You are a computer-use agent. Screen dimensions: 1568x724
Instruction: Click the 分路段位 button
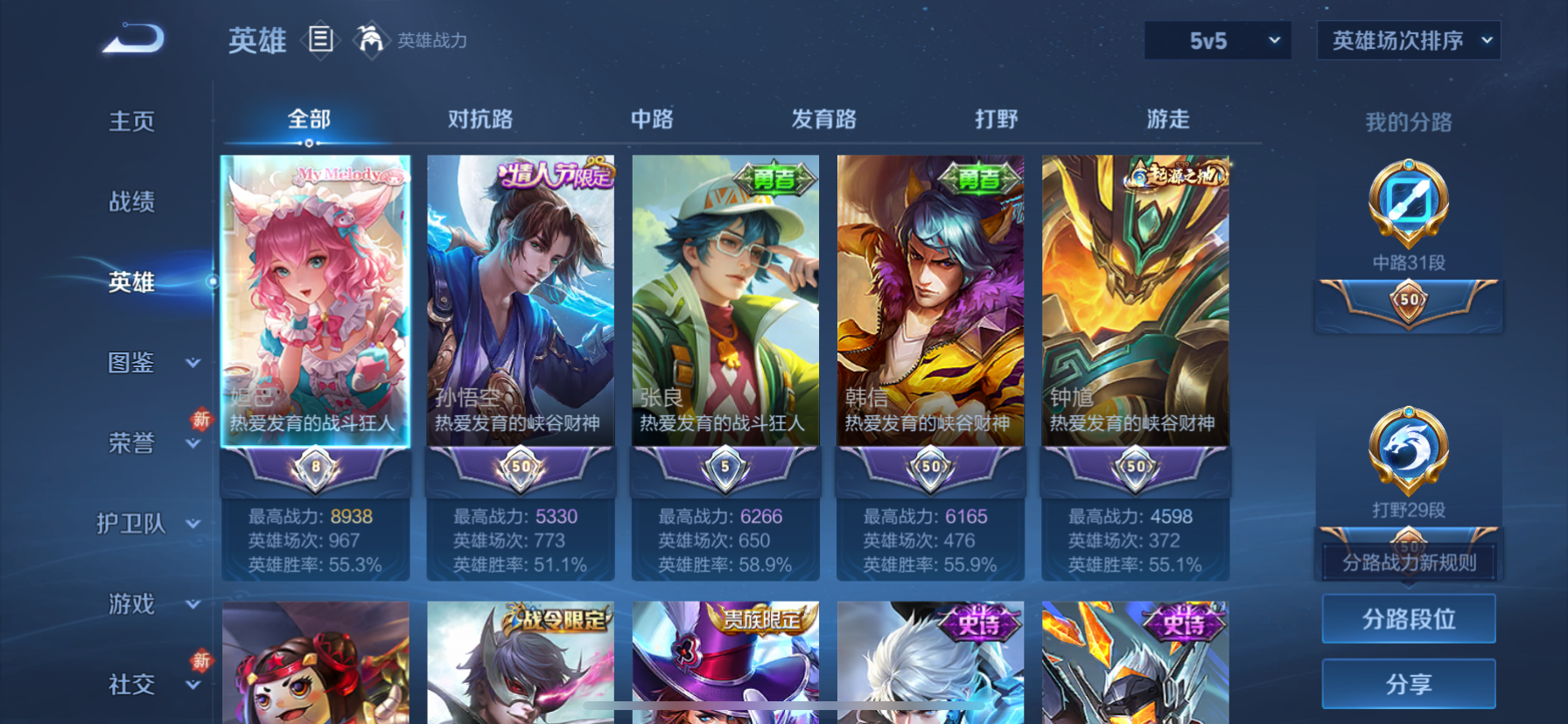1408,619
